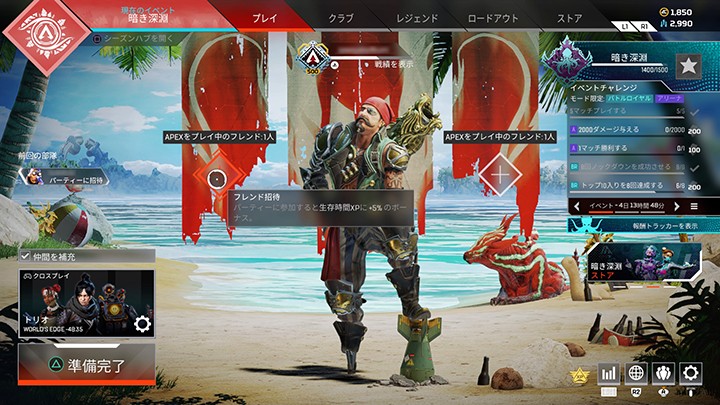Open the ストア tab
This screenshot has height=405, width=720.
pyautogui.click(x=569, y=18)
